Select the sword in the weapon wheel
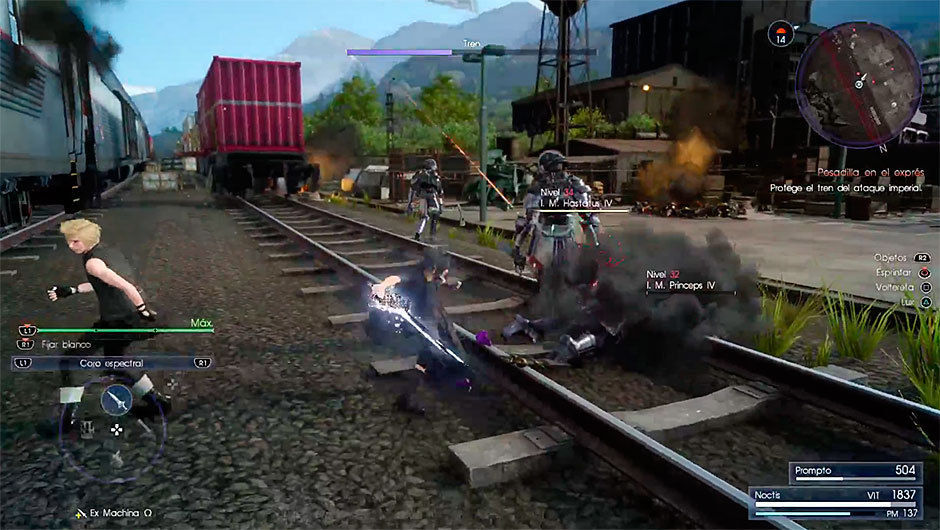This screenshot has height=530, width=940. 117,399
